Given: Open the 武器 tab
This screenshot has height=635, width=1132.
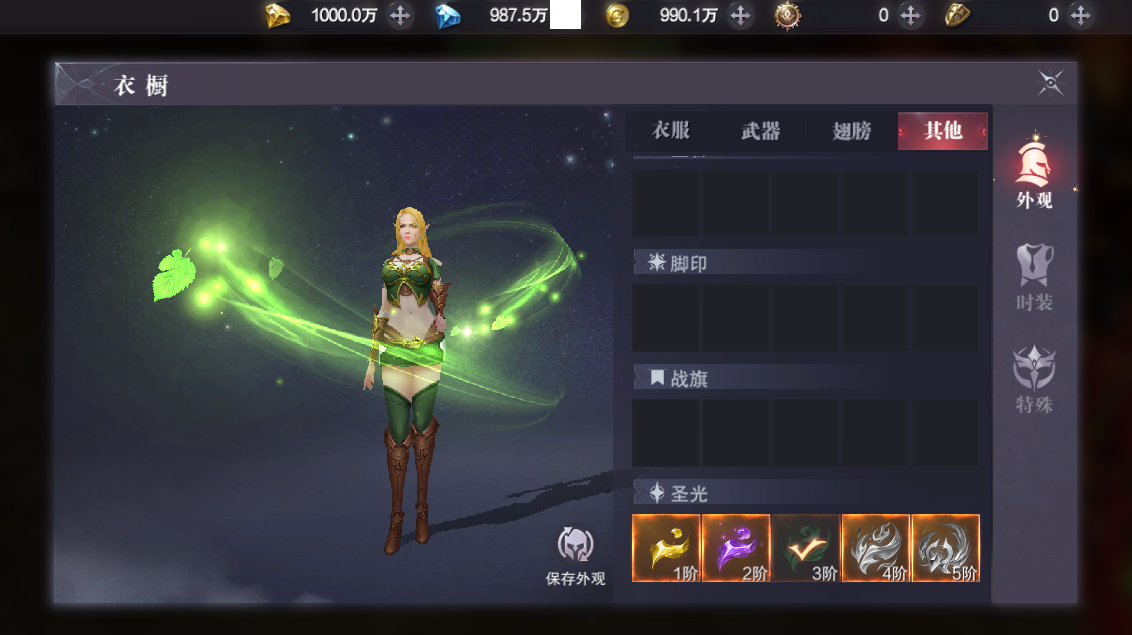Looking at the screenshot, I should (761, 131).
